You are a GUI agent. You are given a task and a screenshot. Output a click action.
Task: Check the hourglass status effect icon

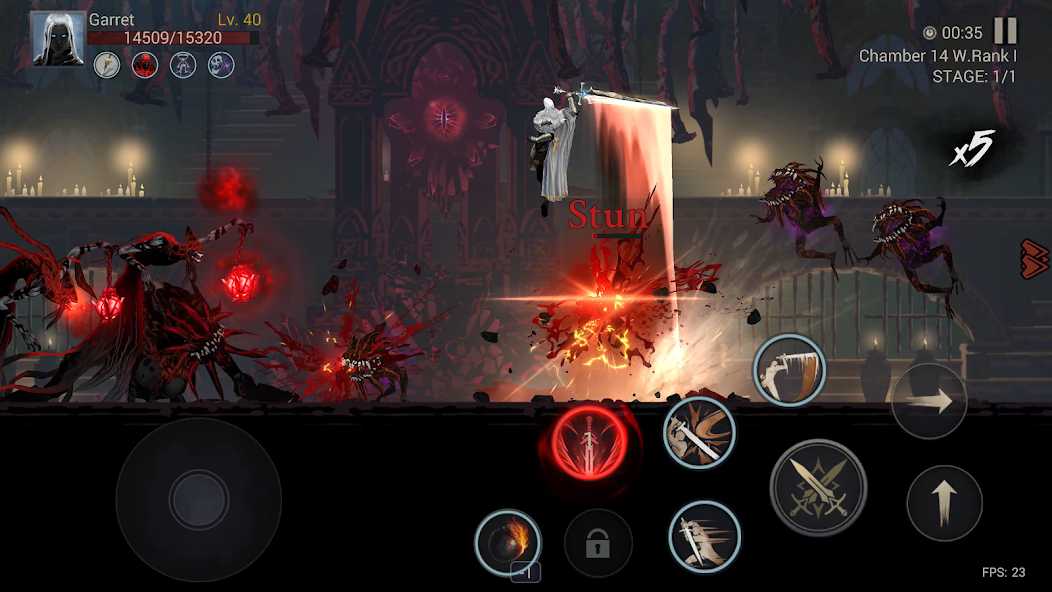pyautogui.click(x=183, y=65)
